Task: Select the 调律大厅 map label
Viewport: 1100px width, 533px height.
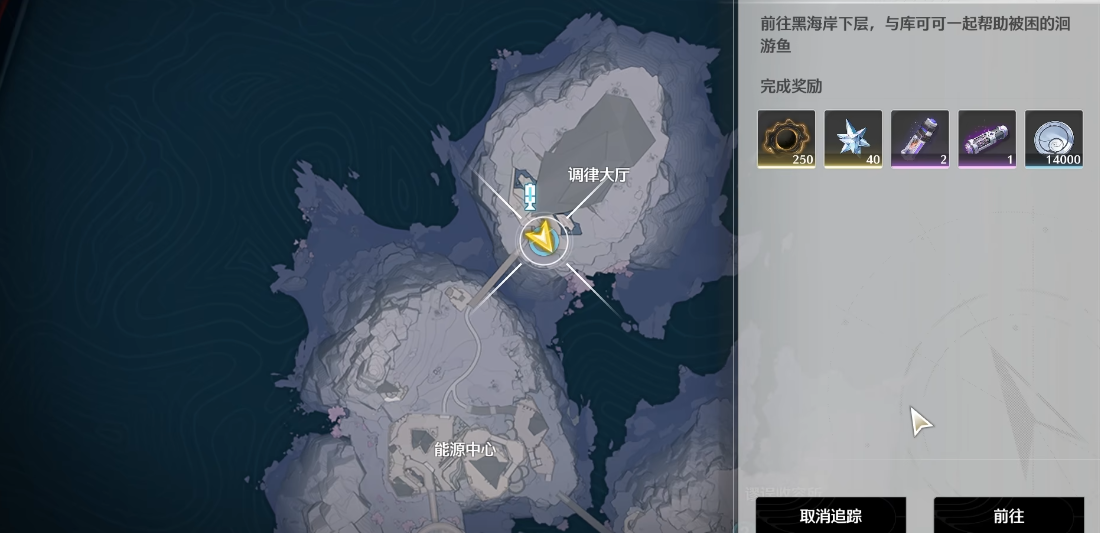Action: click(599, 174)
